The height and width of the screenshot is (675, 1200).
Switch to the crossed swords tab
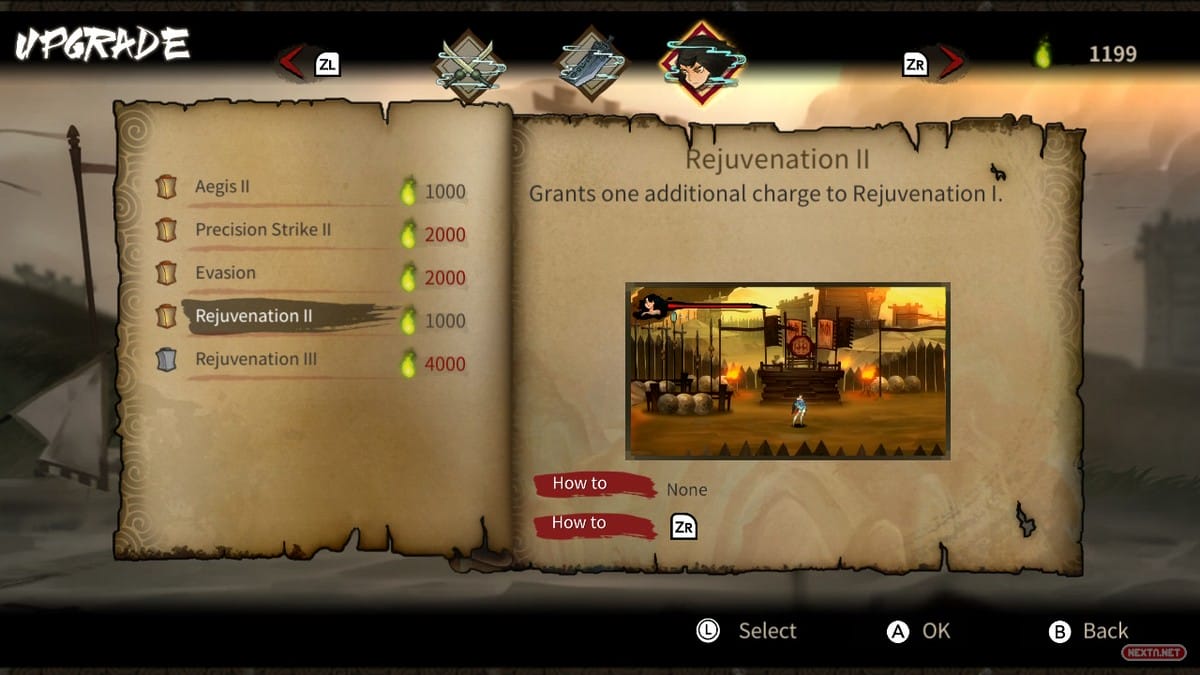coord(468,63)
